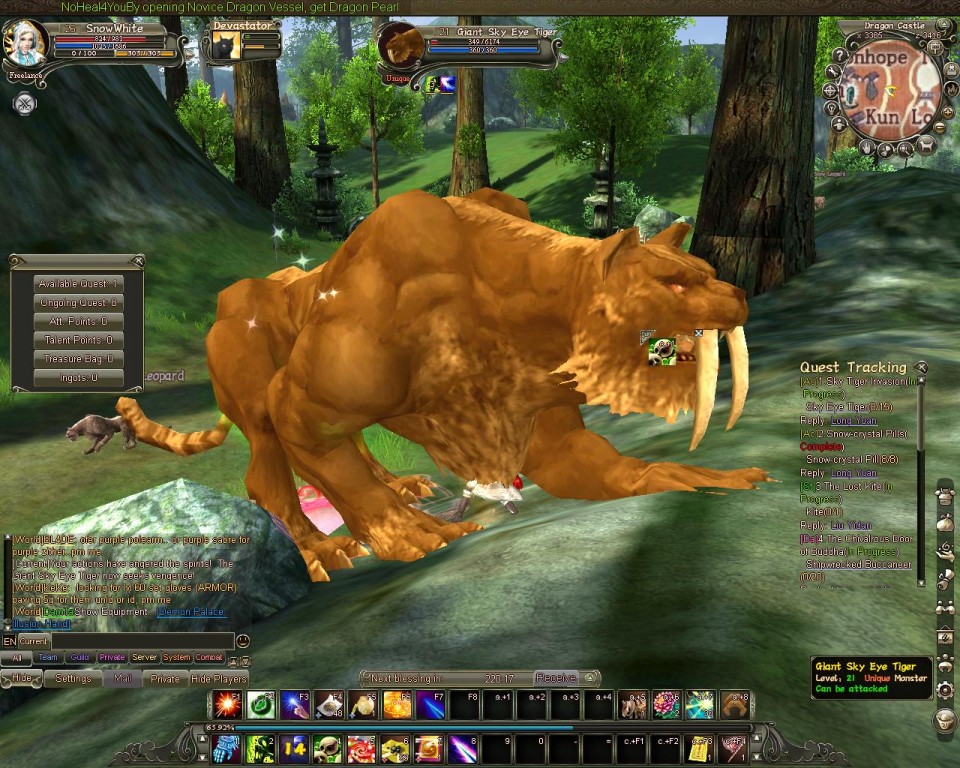This screenshot has height=768, width=960.
Task: Open the Ongoing Quest list
Action: point(78,303)
